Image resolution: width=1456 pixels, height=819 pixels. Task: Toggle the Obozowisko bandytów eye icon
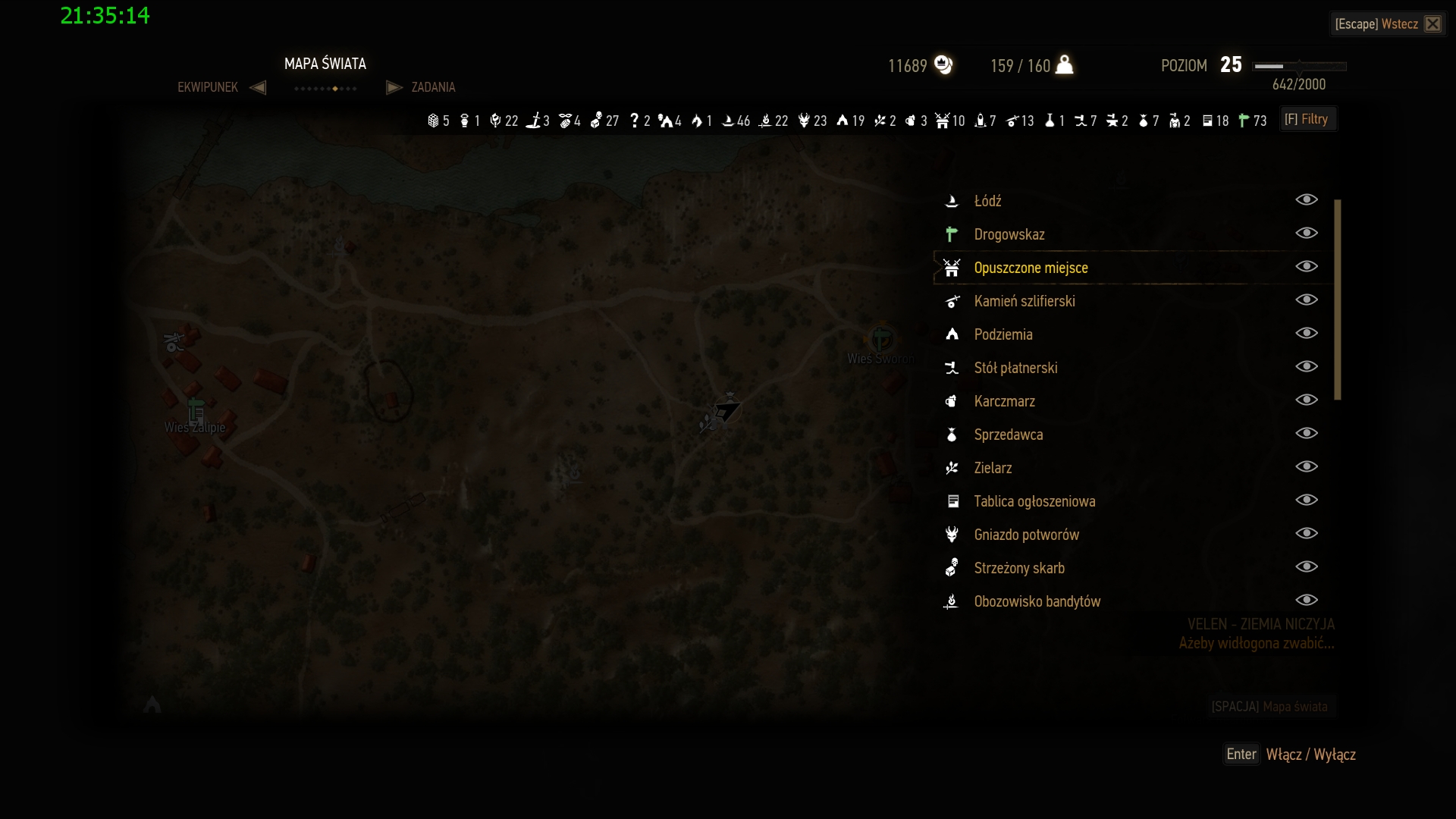(1306, 601)
